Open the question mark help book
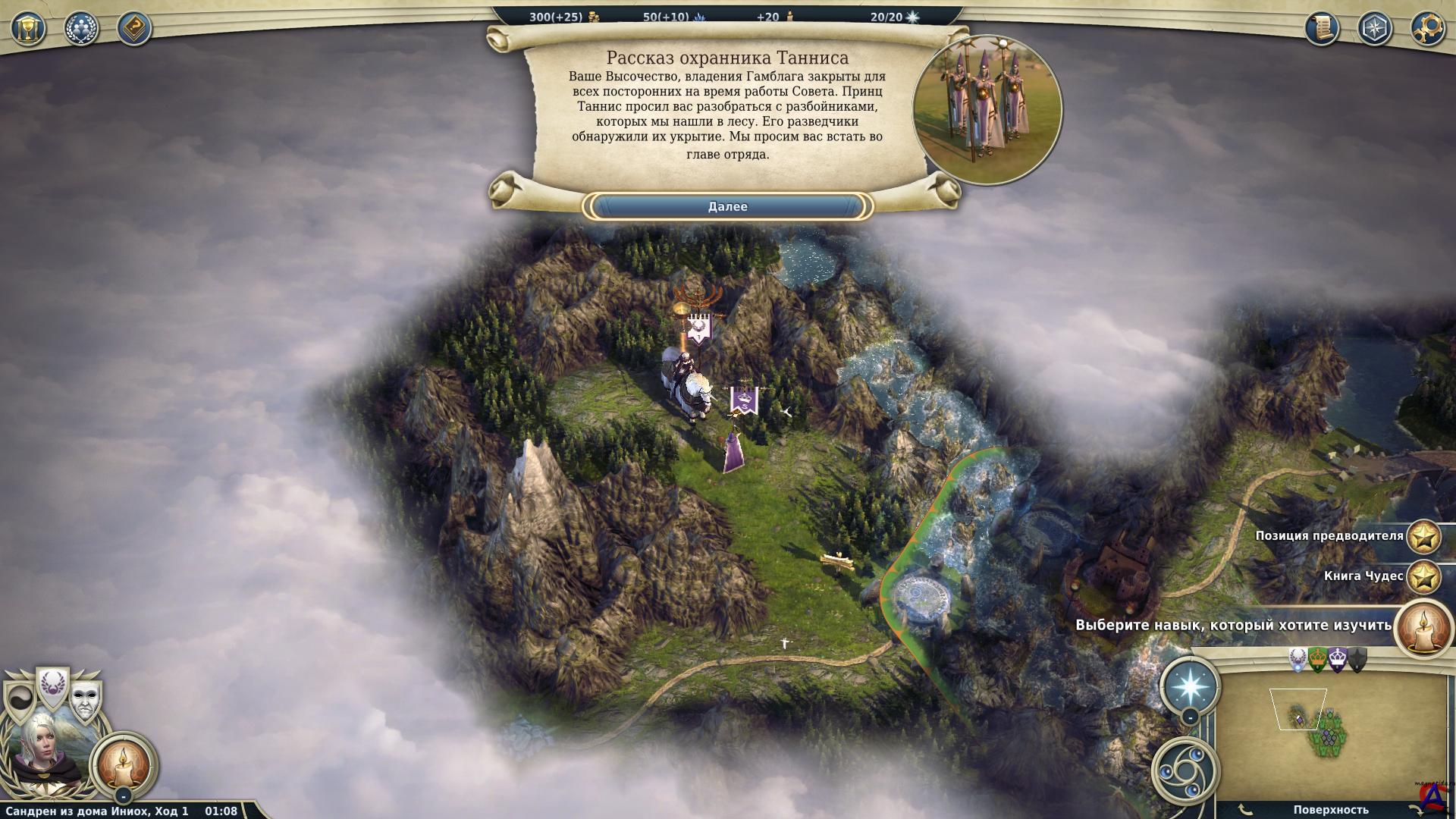The width and height of the screenshot is (1456, 819). coord(134,29)
